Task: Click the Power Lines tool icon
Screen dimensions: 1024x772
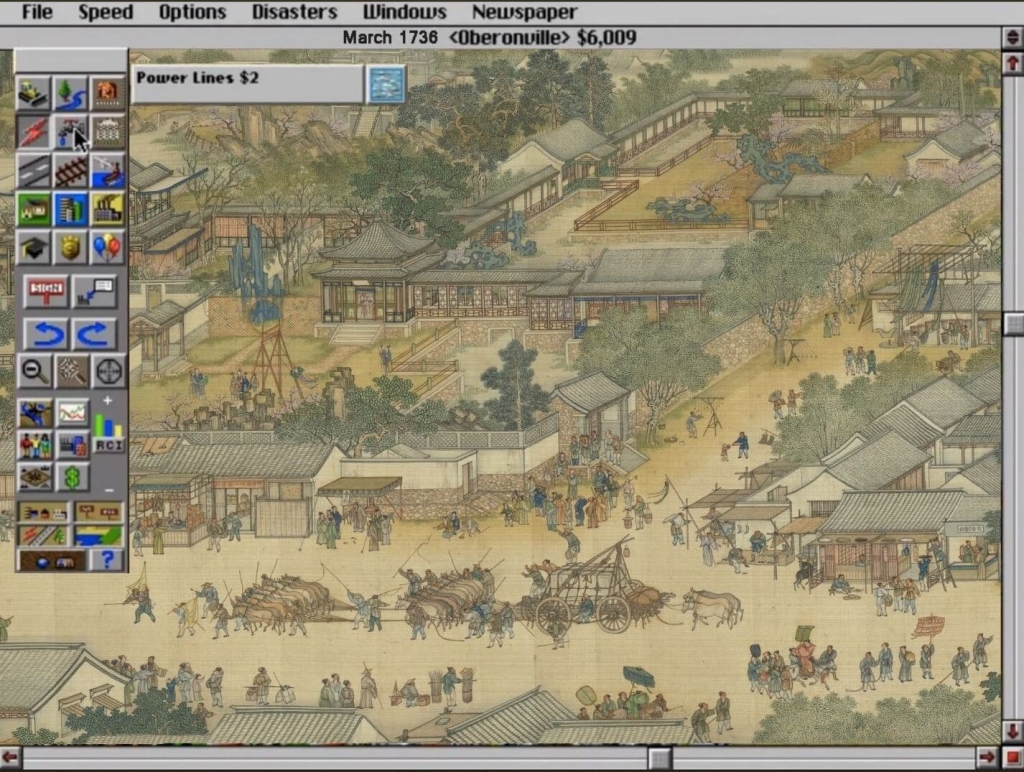Action: click(385, 84)
